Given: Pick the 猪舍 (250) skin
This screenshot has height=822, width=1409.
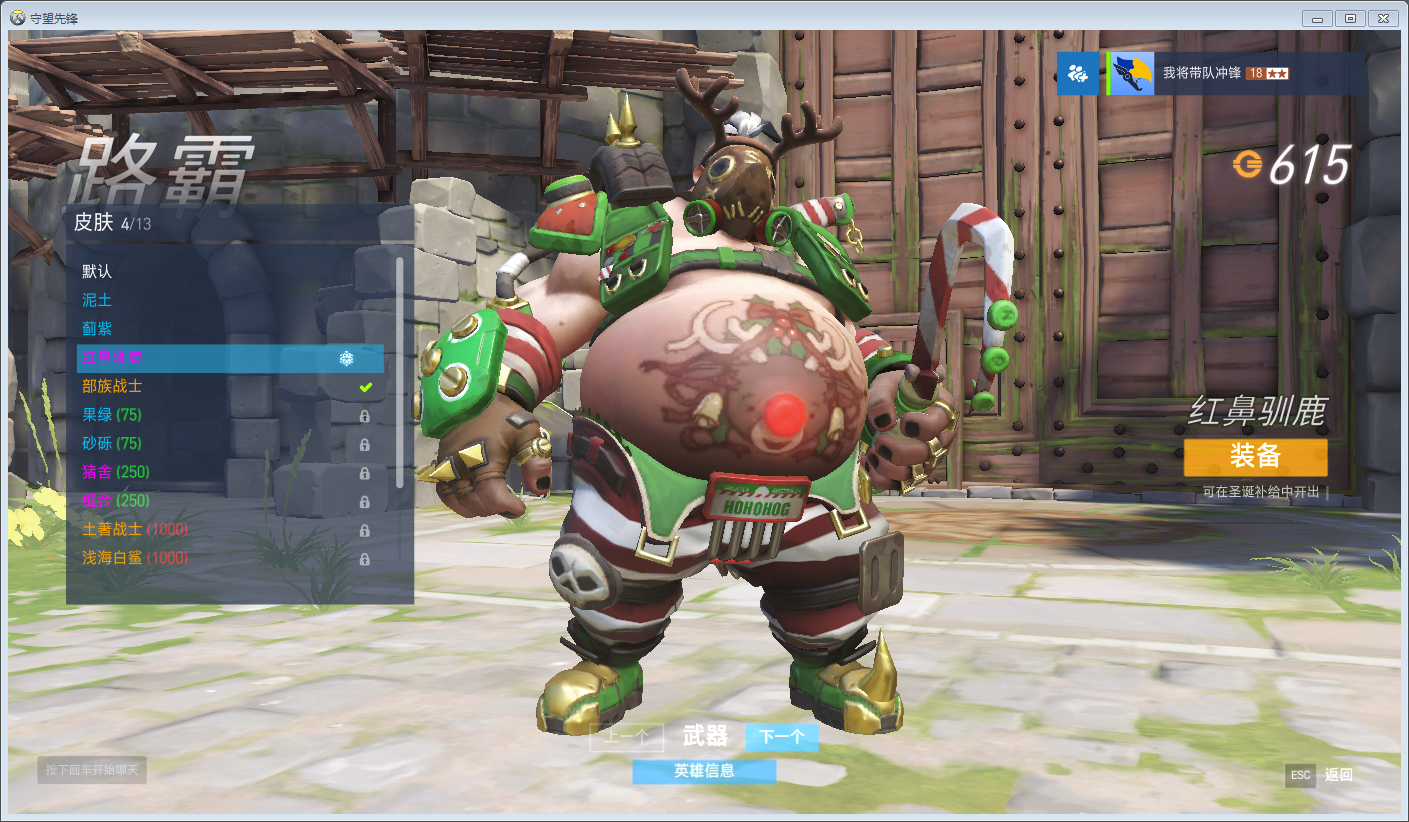Looking at the screenshot, I should 116,472.
